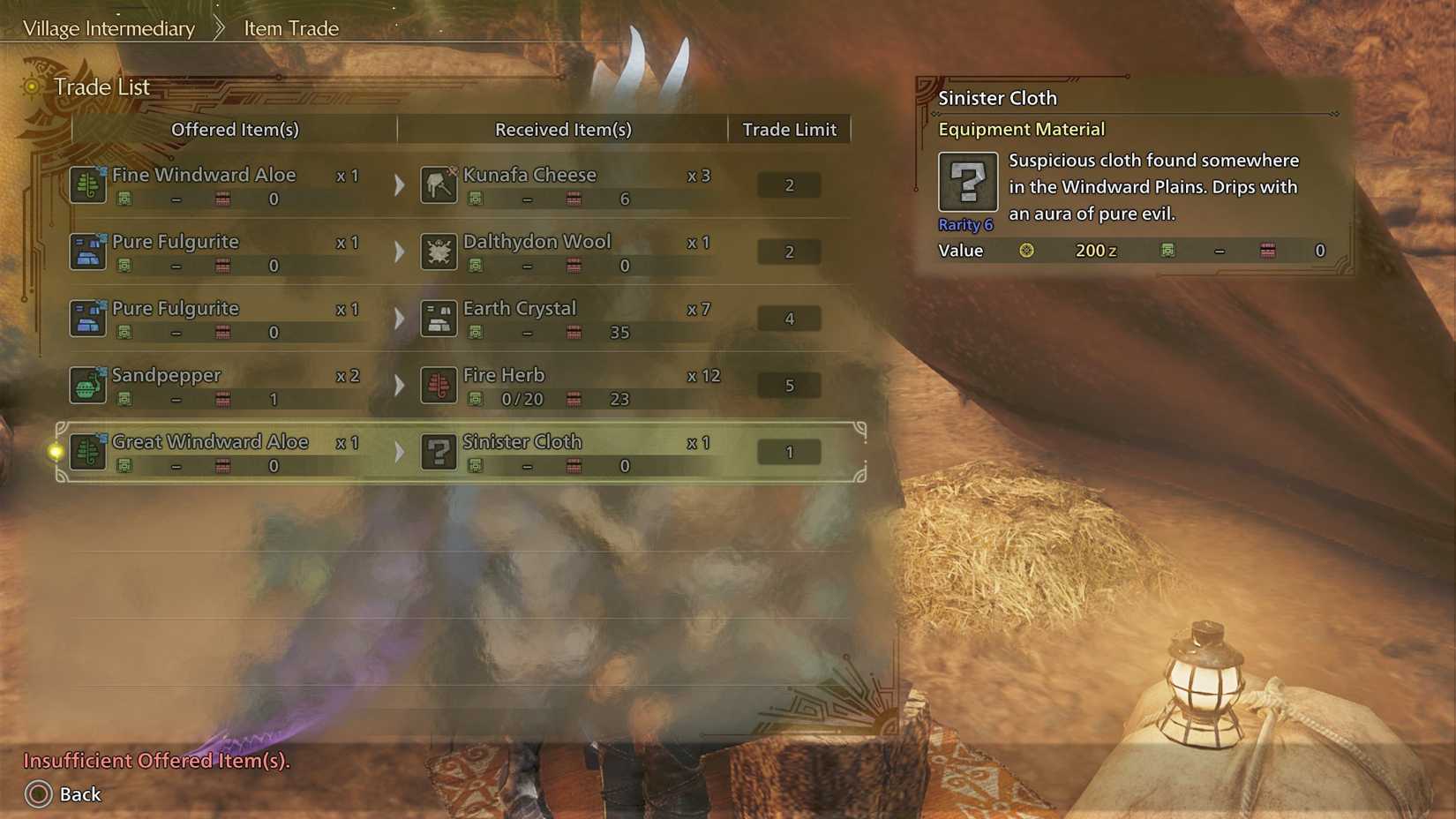The width and height of the screenshot is (1456, 819).
Task: Click the Rarity 6 label
Action: coord(966,224)
